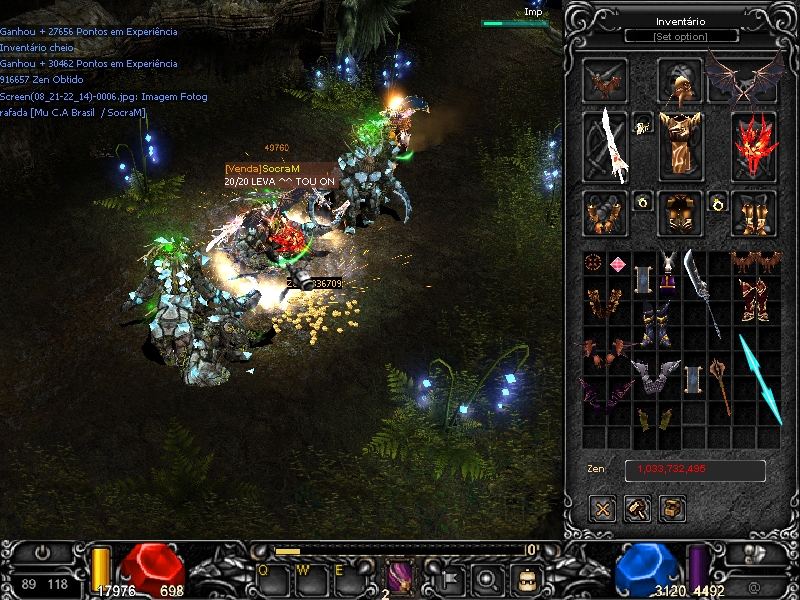800x600 pixels.
Task: Click the hammer repair button
Action: [638, 509]
